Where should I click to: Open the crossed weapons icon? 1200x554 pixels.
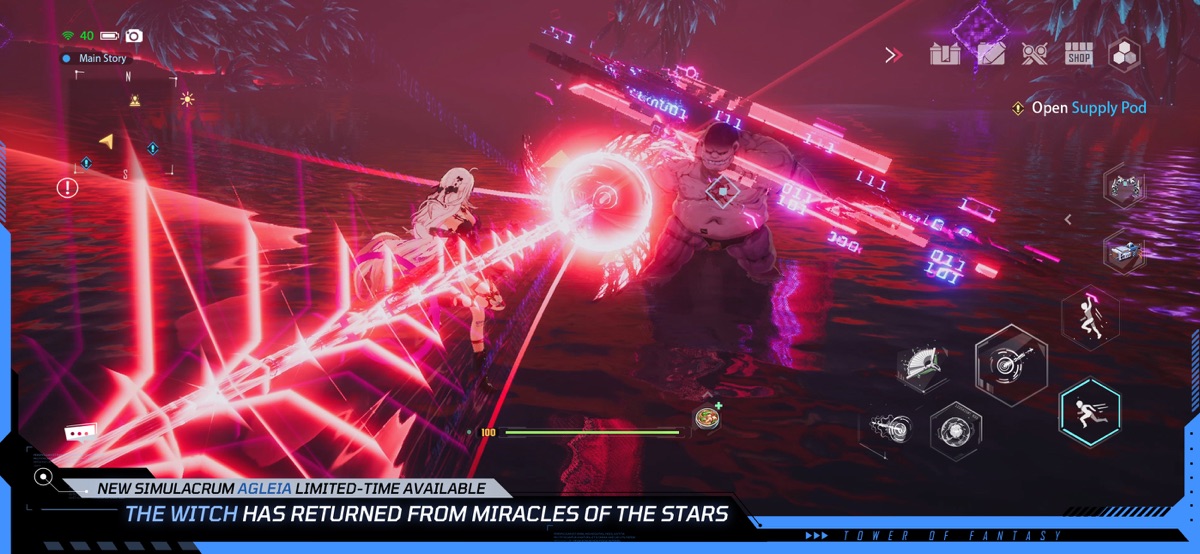point(1035,54)
